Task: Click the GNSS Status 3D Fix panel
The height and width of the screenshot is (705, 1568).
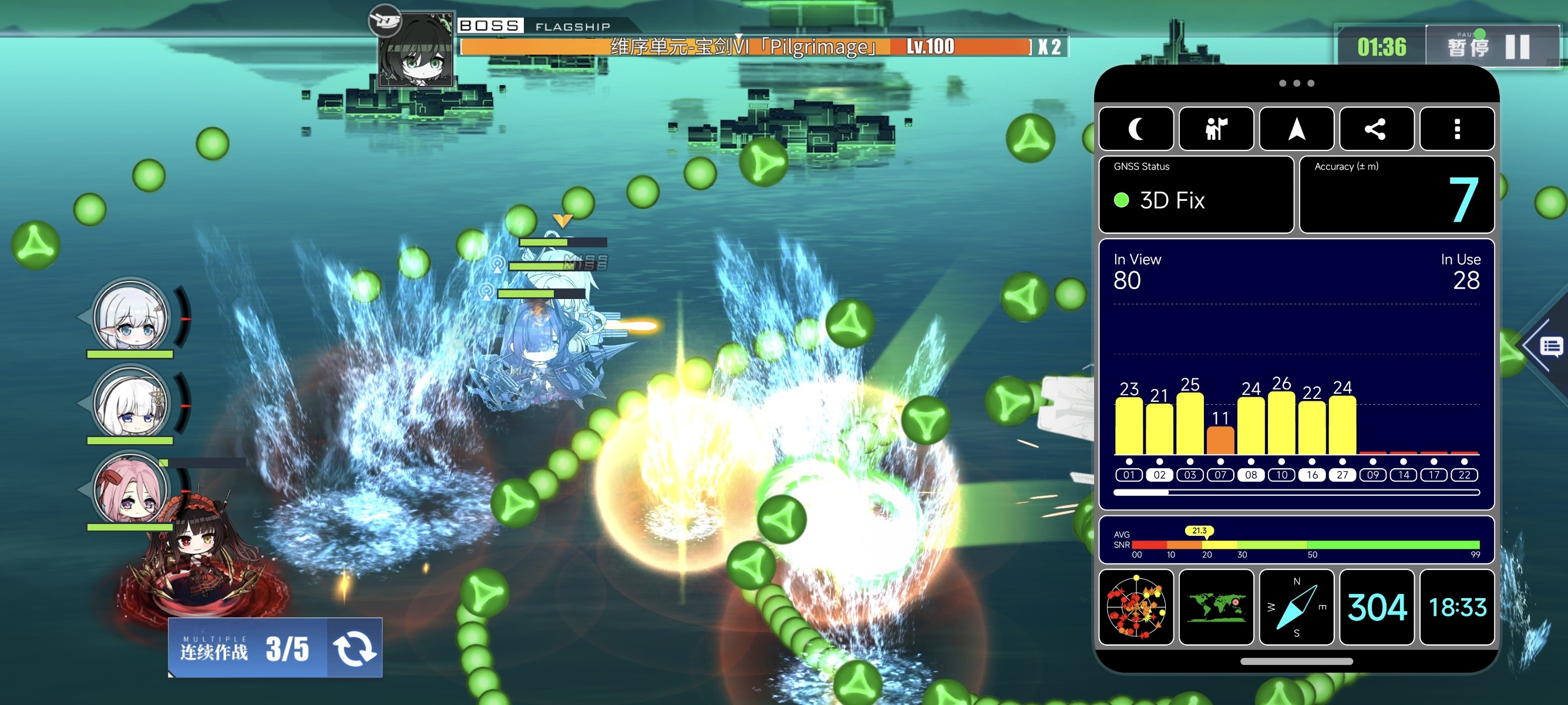Action: (1196, 195)
